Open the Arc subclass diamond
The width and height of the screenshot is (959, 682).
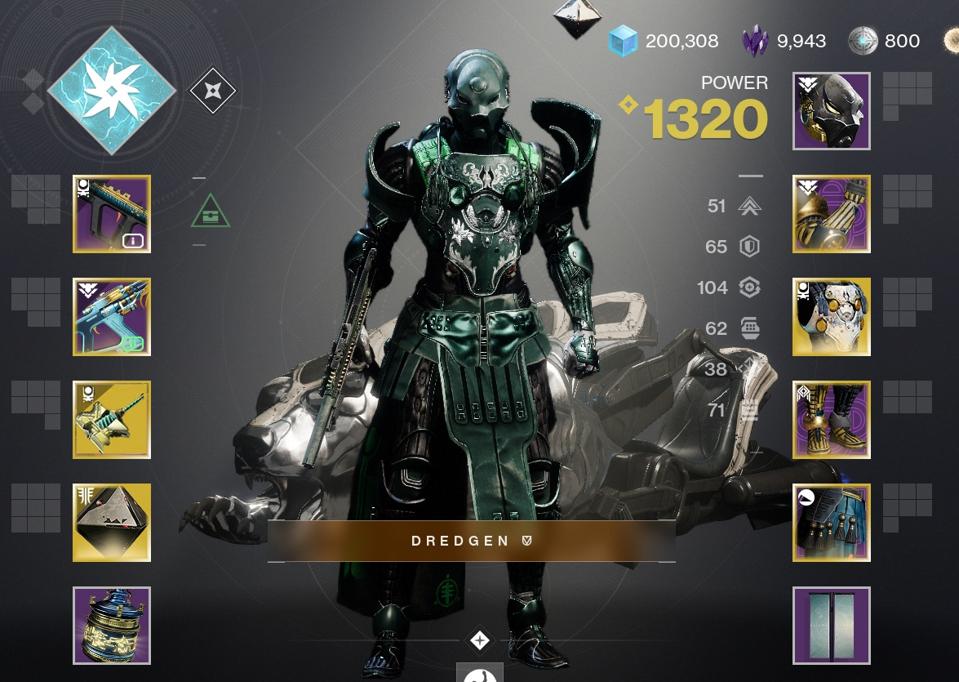(111, 91)
